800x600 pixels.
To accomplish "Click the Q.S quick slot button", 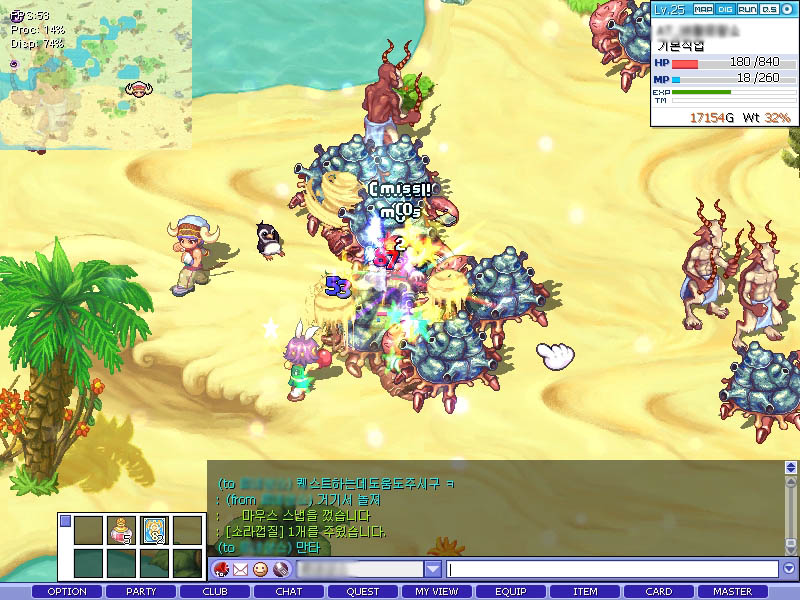I will (x=768, y=9).
